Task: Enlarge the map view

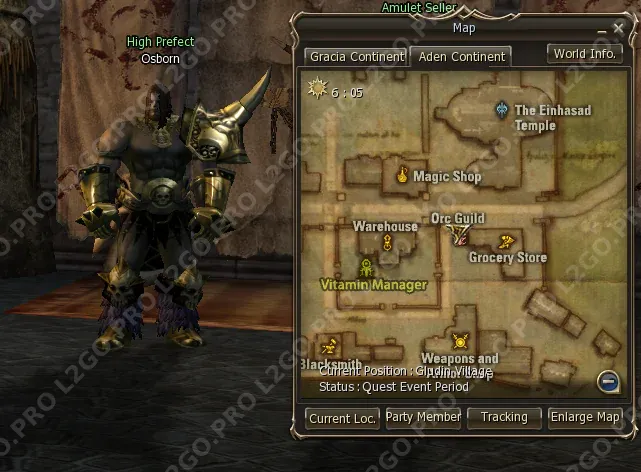Action: click(585, 417)
